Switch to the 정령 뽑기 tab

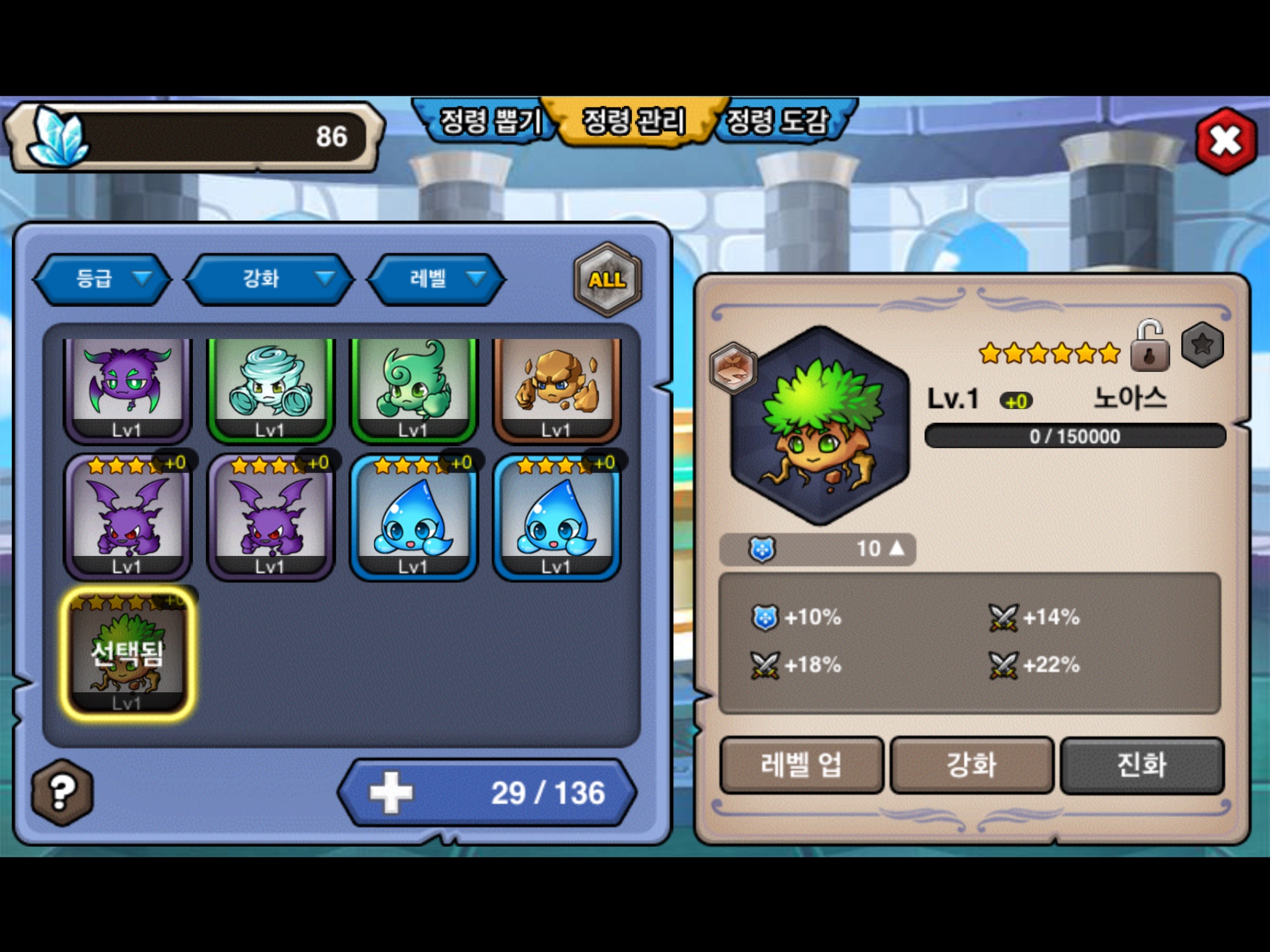(488, 122)
